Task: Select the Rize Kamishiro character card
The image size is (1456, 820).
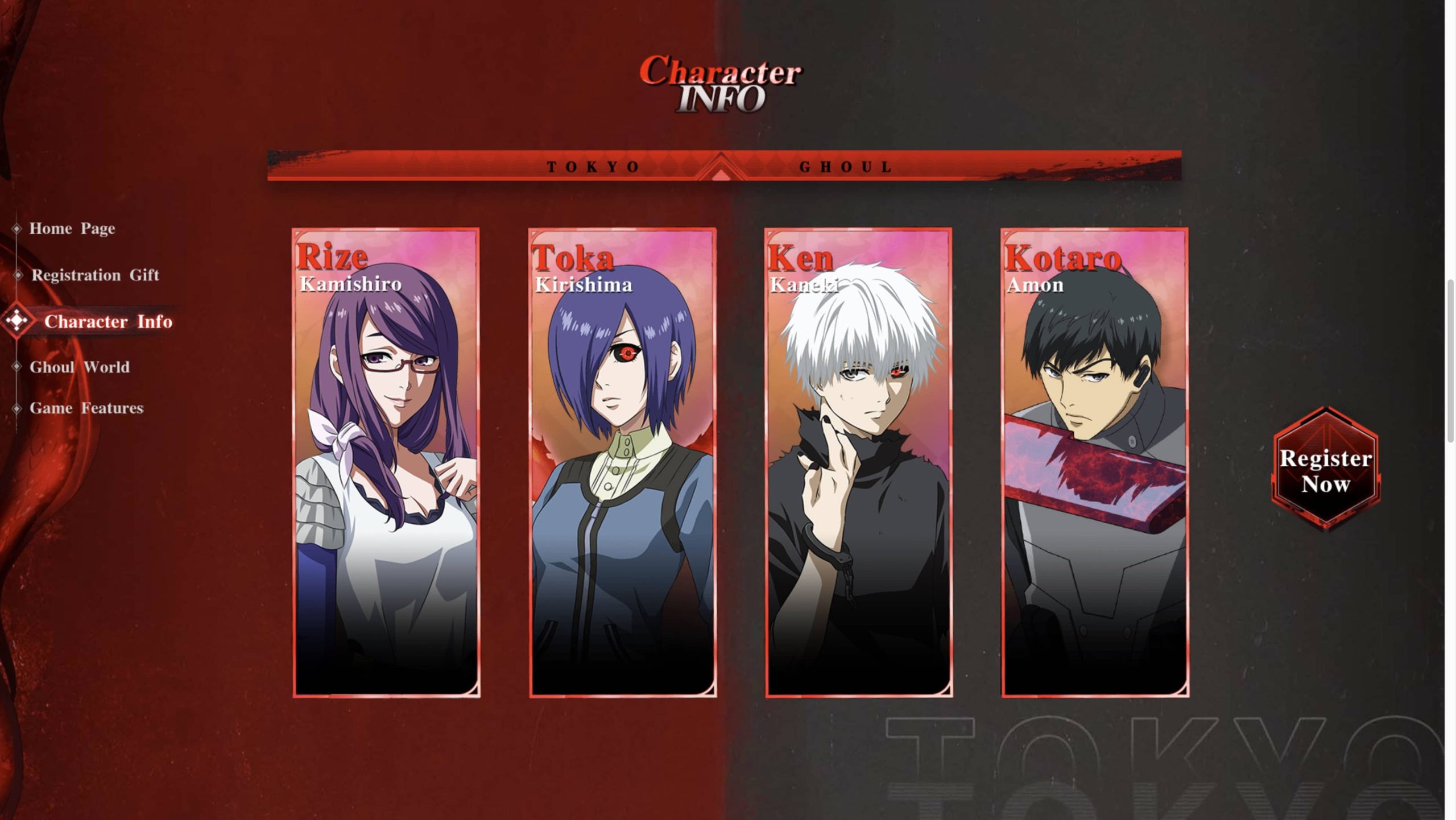Action: coord(386,463)
